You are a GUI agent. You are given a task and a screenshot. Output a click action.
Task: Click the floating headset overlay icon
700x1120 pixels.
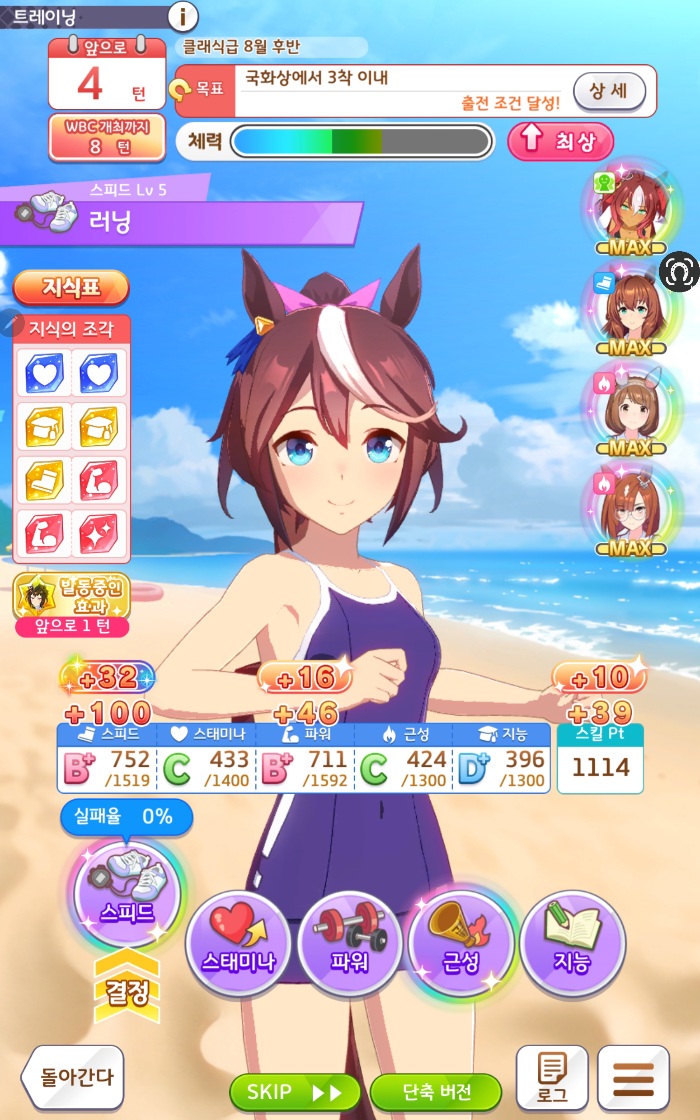(x=680, y=272)
